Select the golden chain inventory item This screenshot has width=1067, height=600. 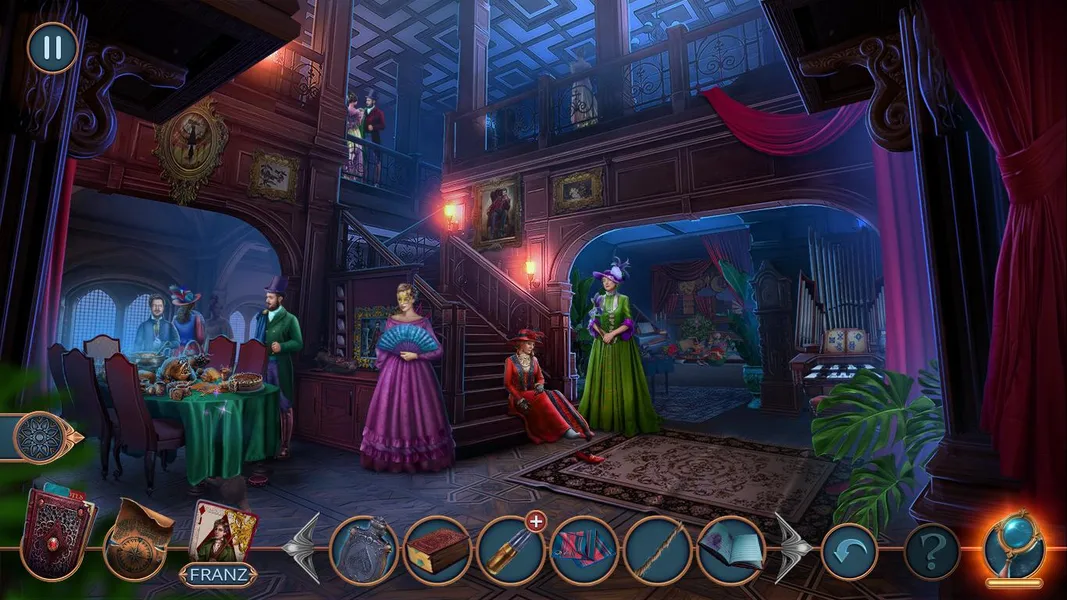pyautogui.click(x=658, y=550)
